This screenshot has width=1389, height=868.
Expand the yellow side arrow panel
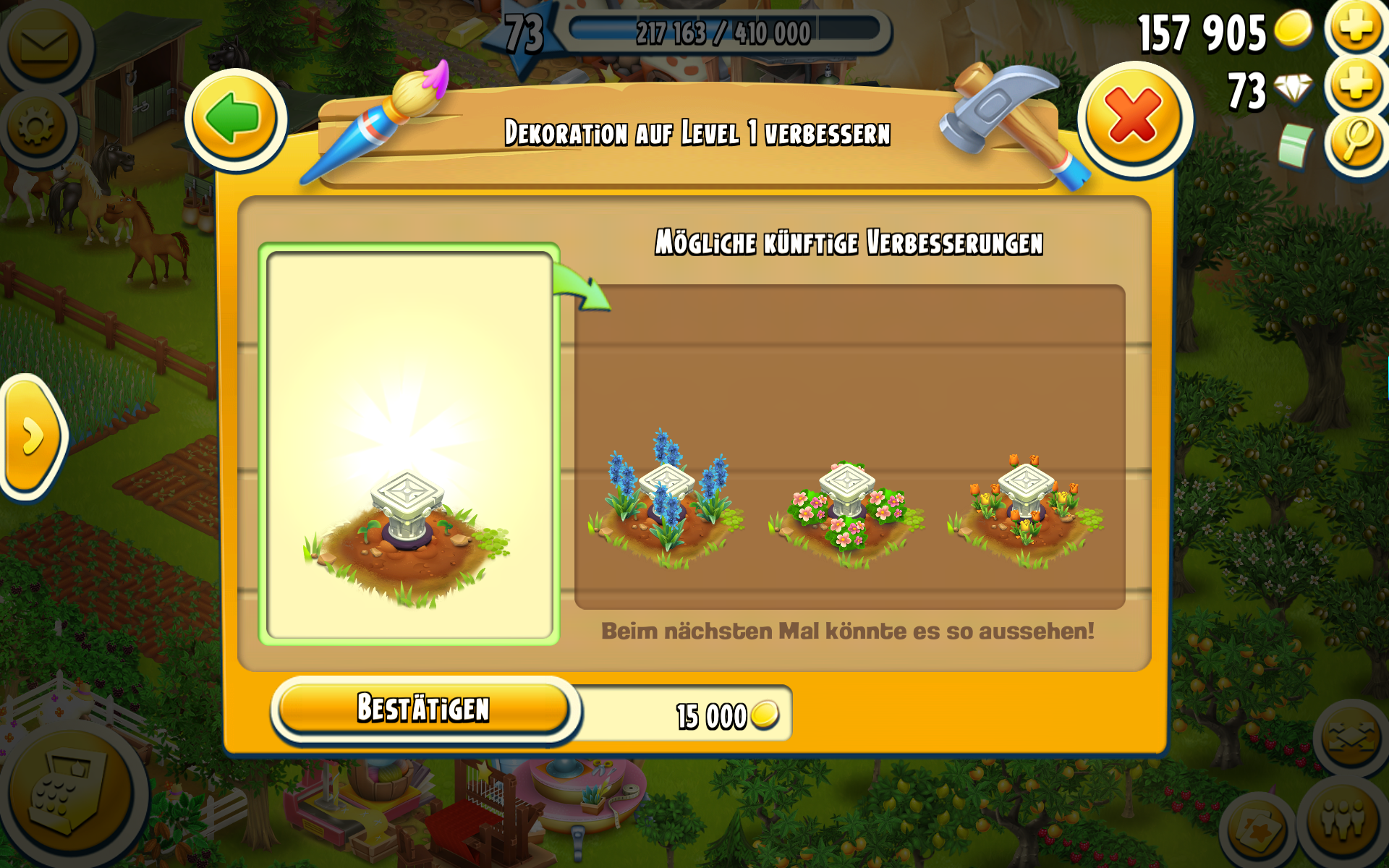tap(31, 436)
